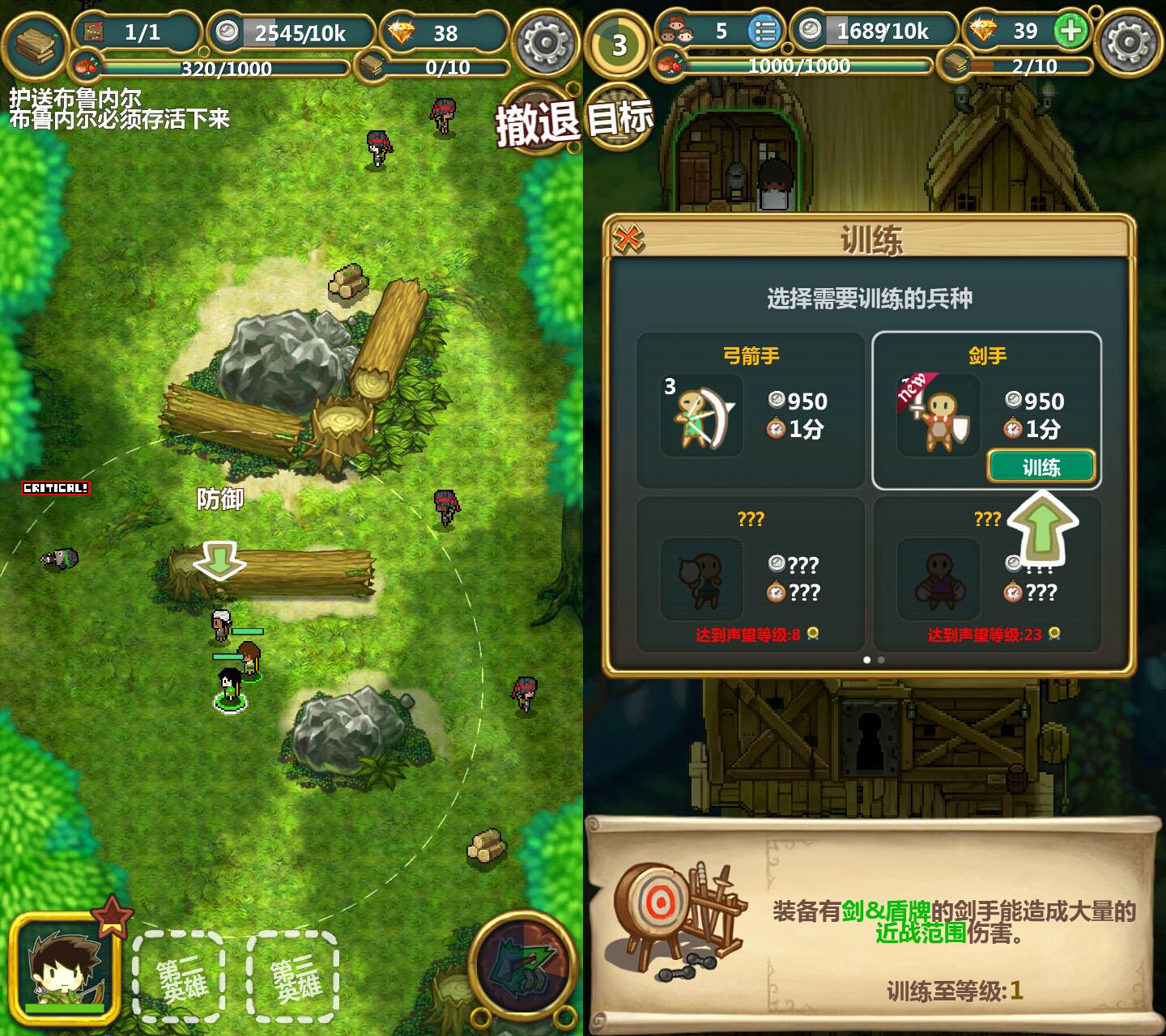1166x1036 pixels.
Task: Open settings gear beside the green plus button
Action: click(1129, 42)
